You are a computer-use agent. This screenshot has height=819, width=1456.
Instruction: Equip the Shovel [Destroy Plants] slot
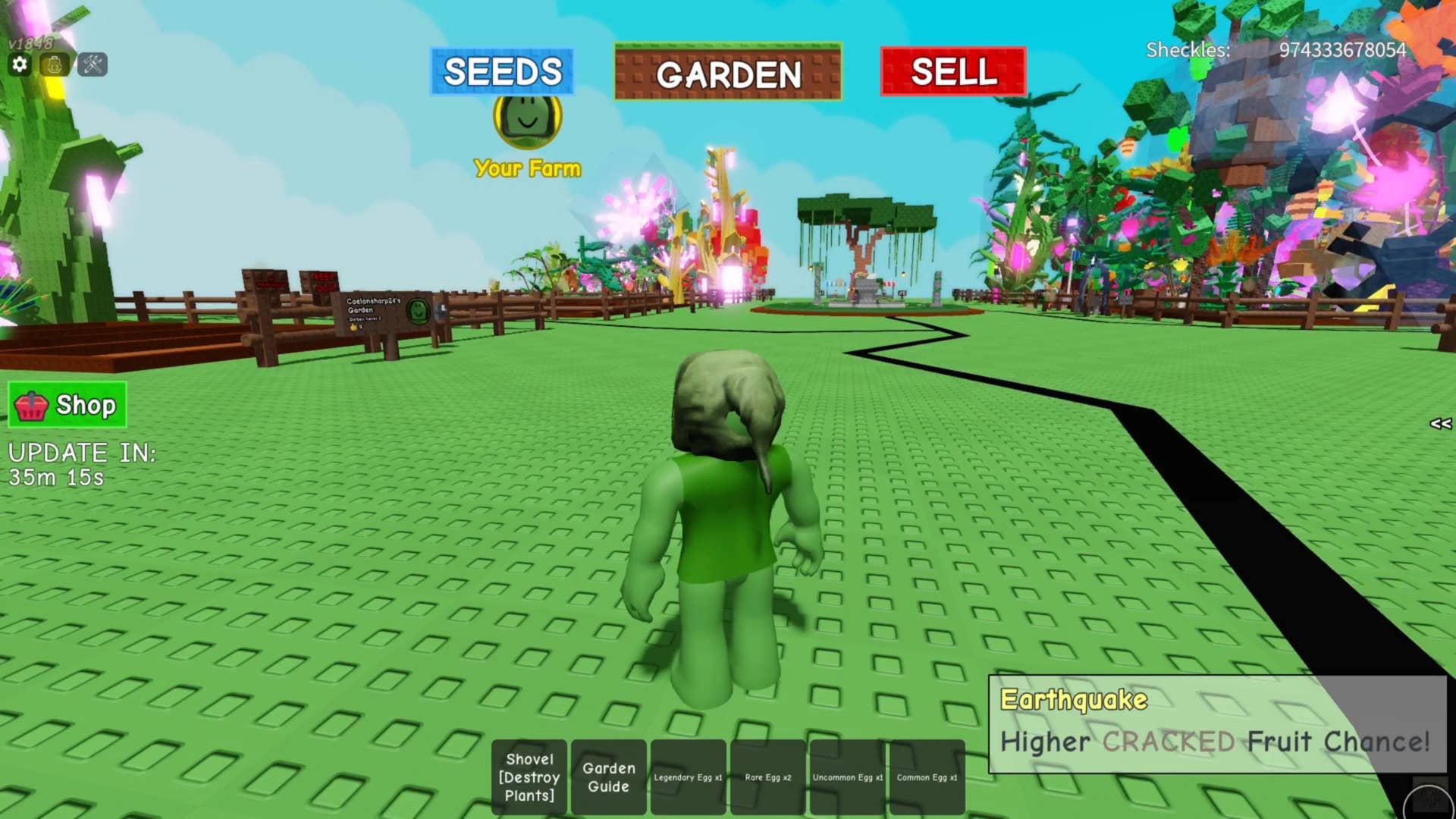(x=529, y=777)
